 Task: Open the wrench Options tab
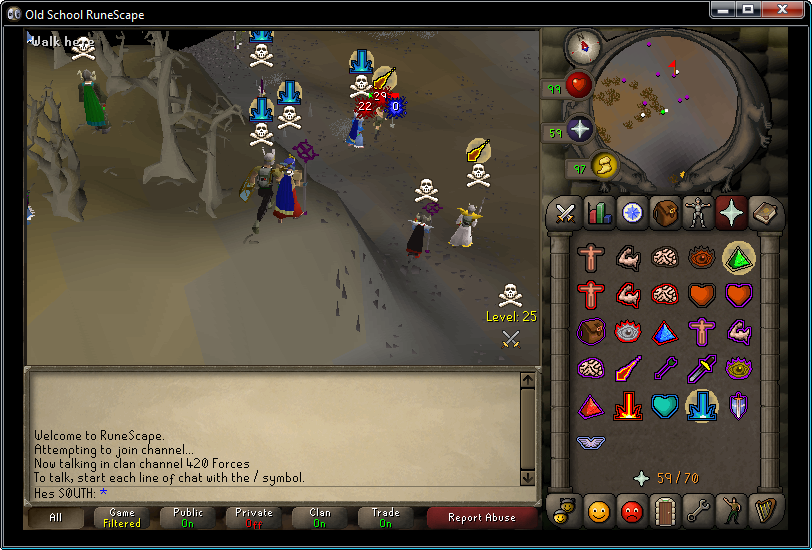point(697,510)
